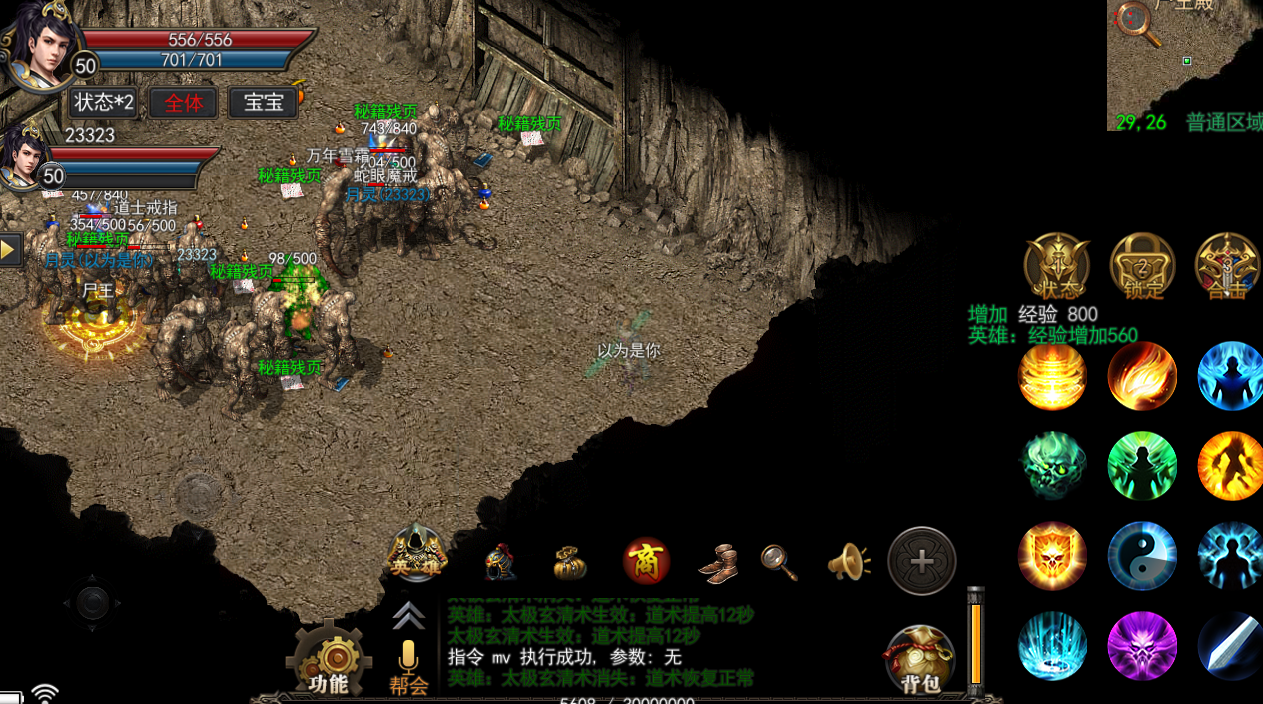This screenshot has width=1263, height=704.
Task: Expand chat with the double-up arrow
Action: pos(408,615)
